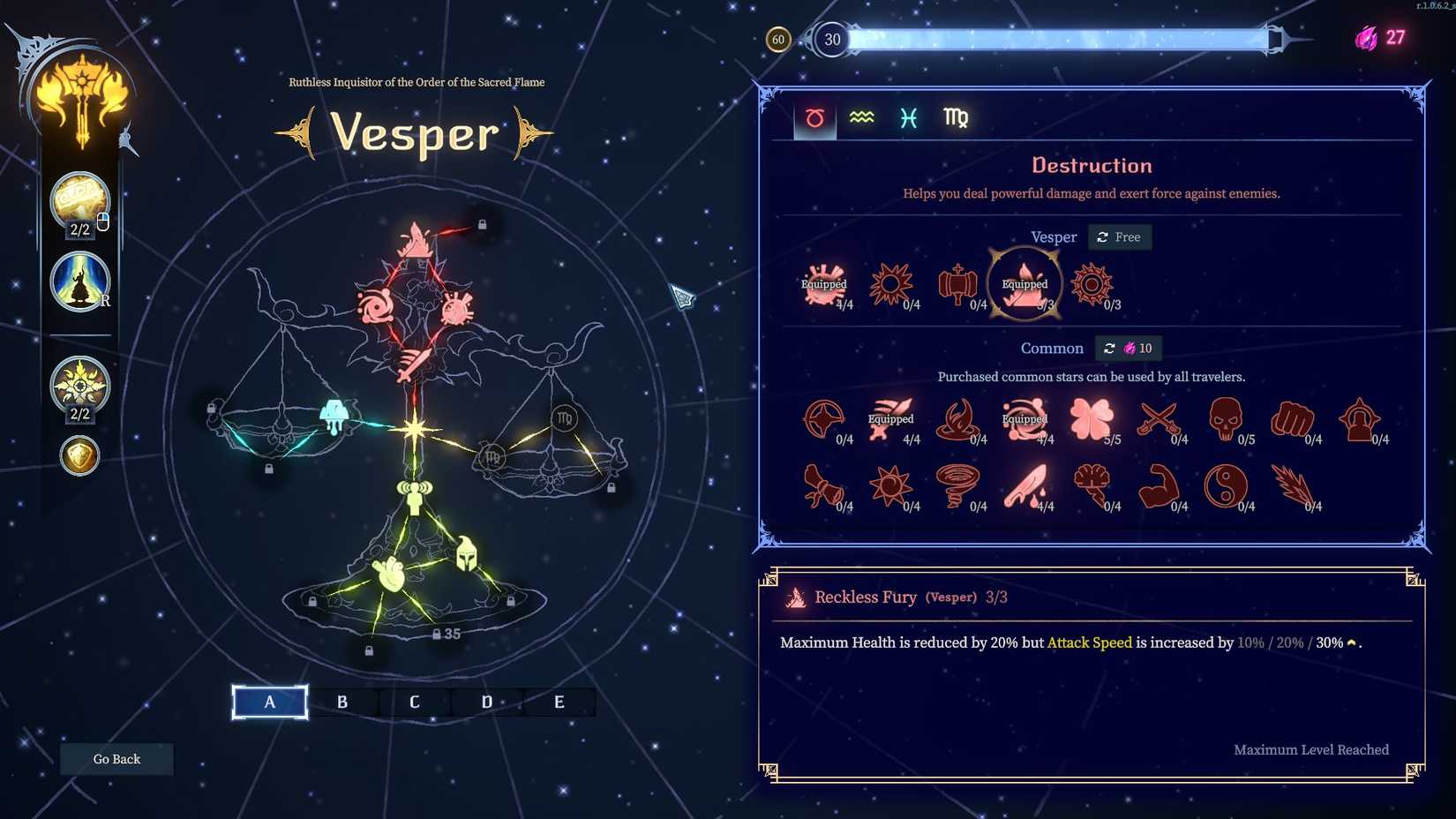Select the 5/5 clover common star

coord(1092,417)
